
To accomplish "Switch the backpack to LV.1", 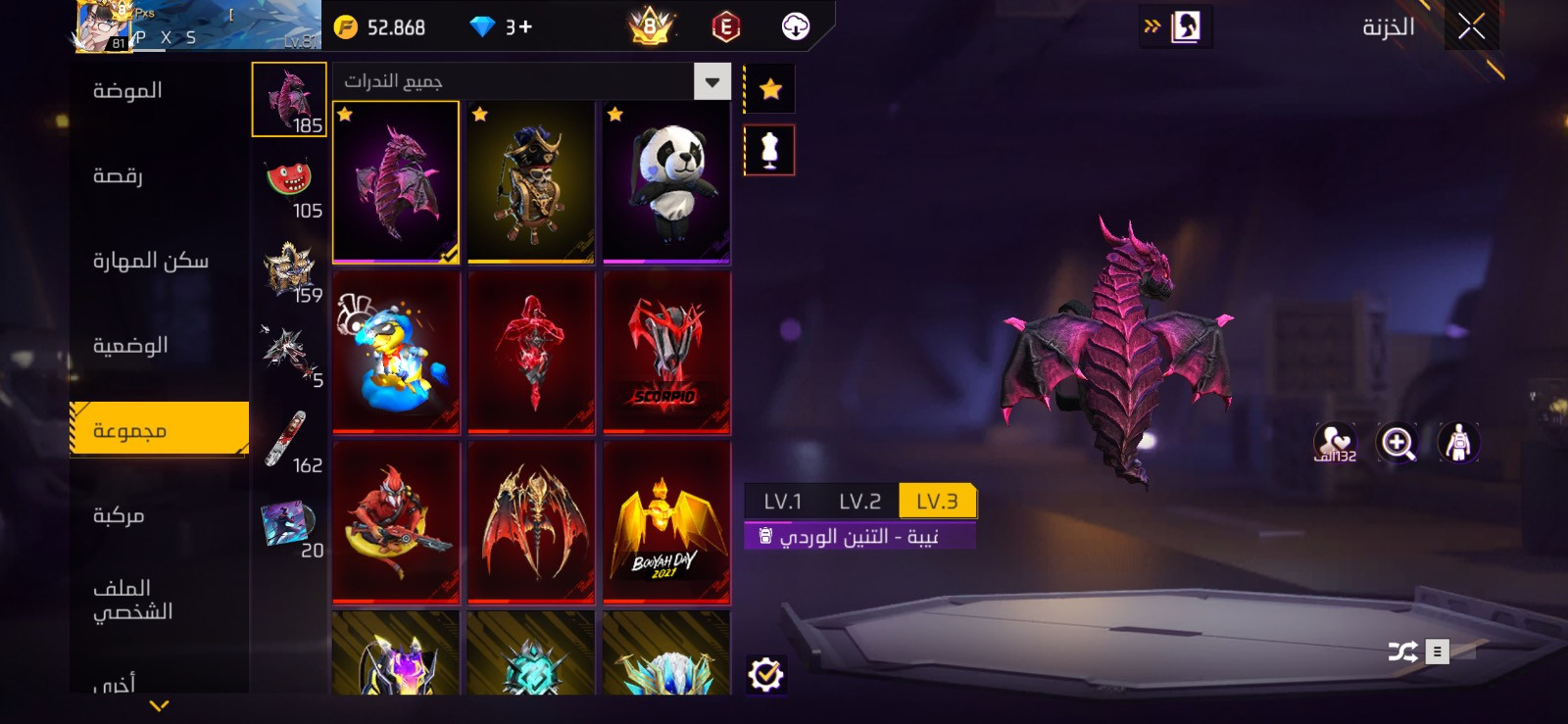I will (x=782, y=502).
